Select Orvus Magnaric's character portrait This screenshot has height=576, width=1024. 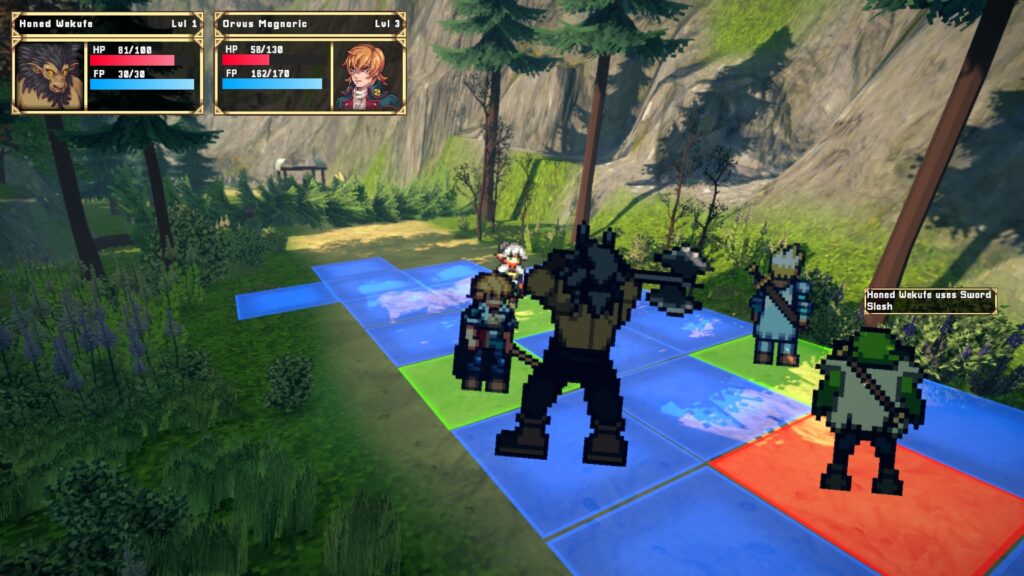(x=367, y=75)
